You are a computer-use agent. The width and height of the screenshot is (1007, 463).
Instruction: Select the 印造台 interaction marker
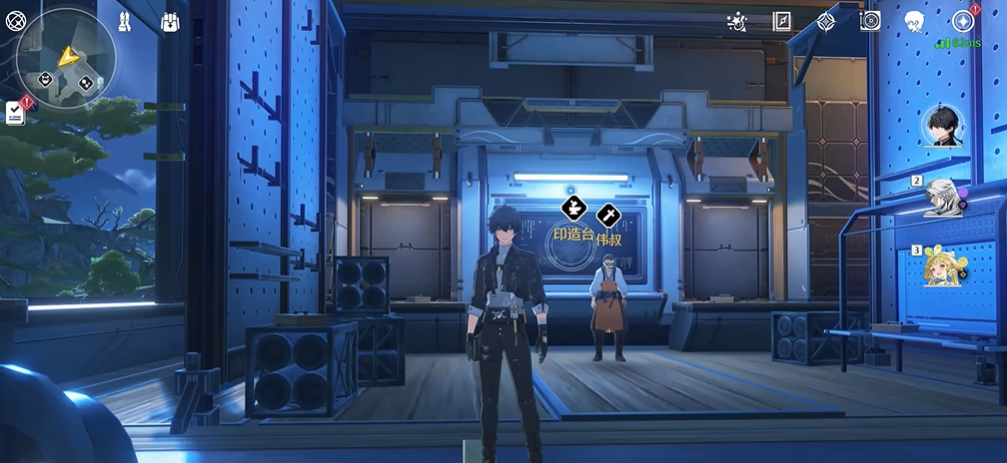point(573,209)
